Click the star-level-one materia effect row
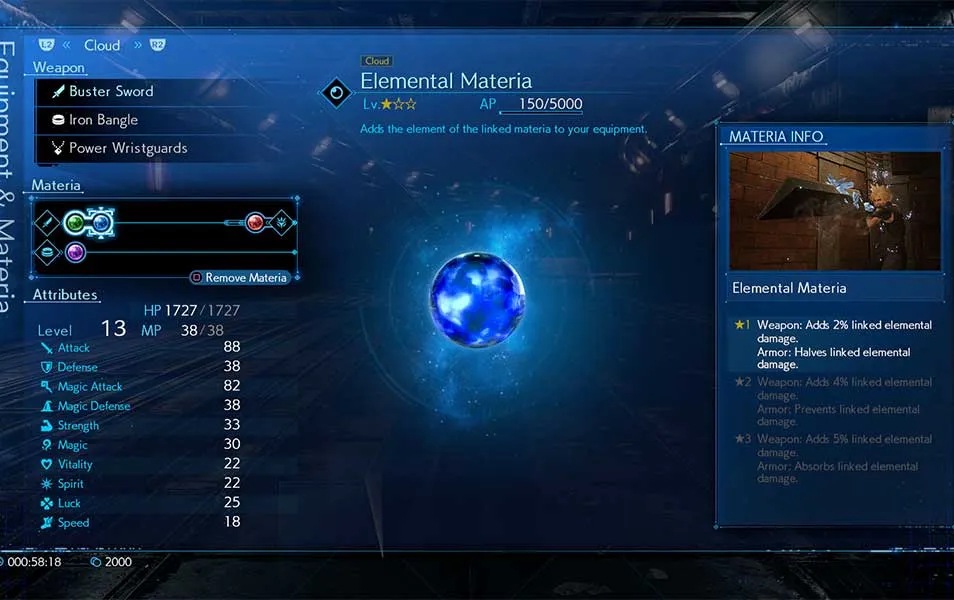The height and width of the screenshot is (600, 954). click(x=832, y=344)
